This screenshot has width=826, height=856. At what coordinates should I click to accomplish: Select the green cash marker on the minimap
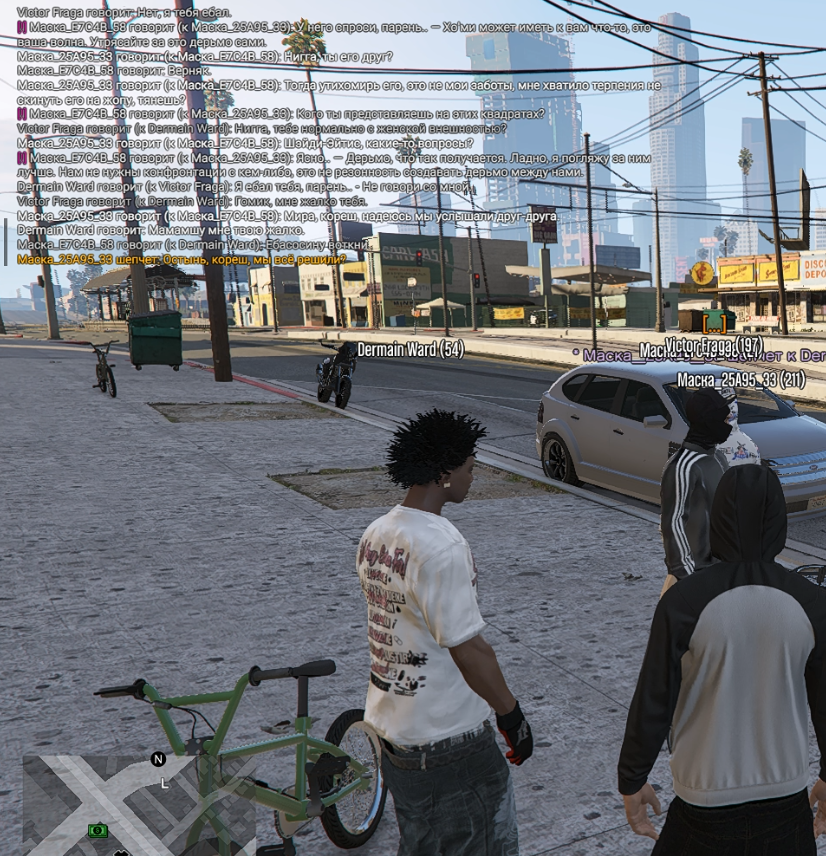coord(97,830)
